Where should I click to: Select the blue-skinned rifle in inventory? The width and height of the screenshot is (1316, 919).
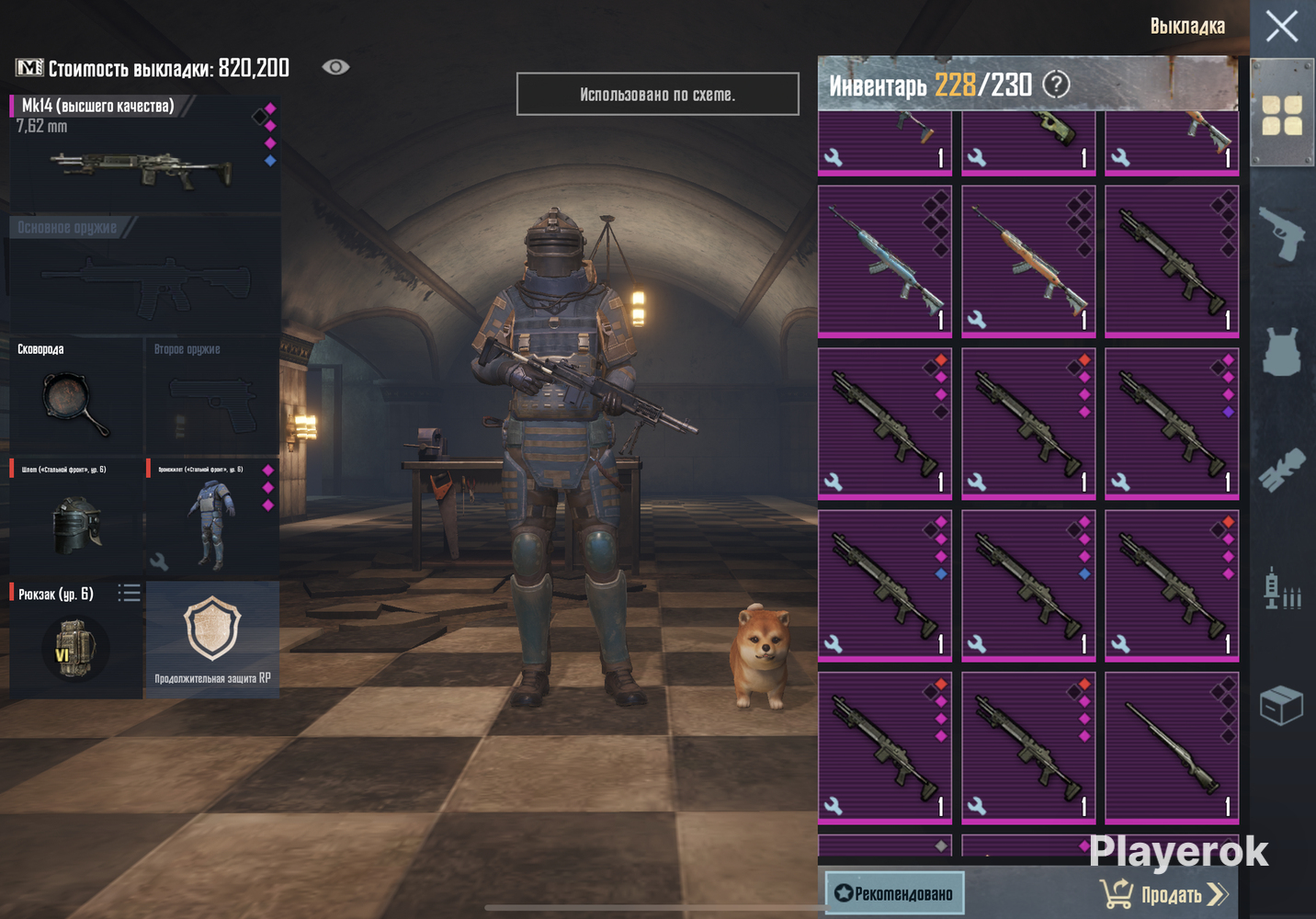click(885, 261)
